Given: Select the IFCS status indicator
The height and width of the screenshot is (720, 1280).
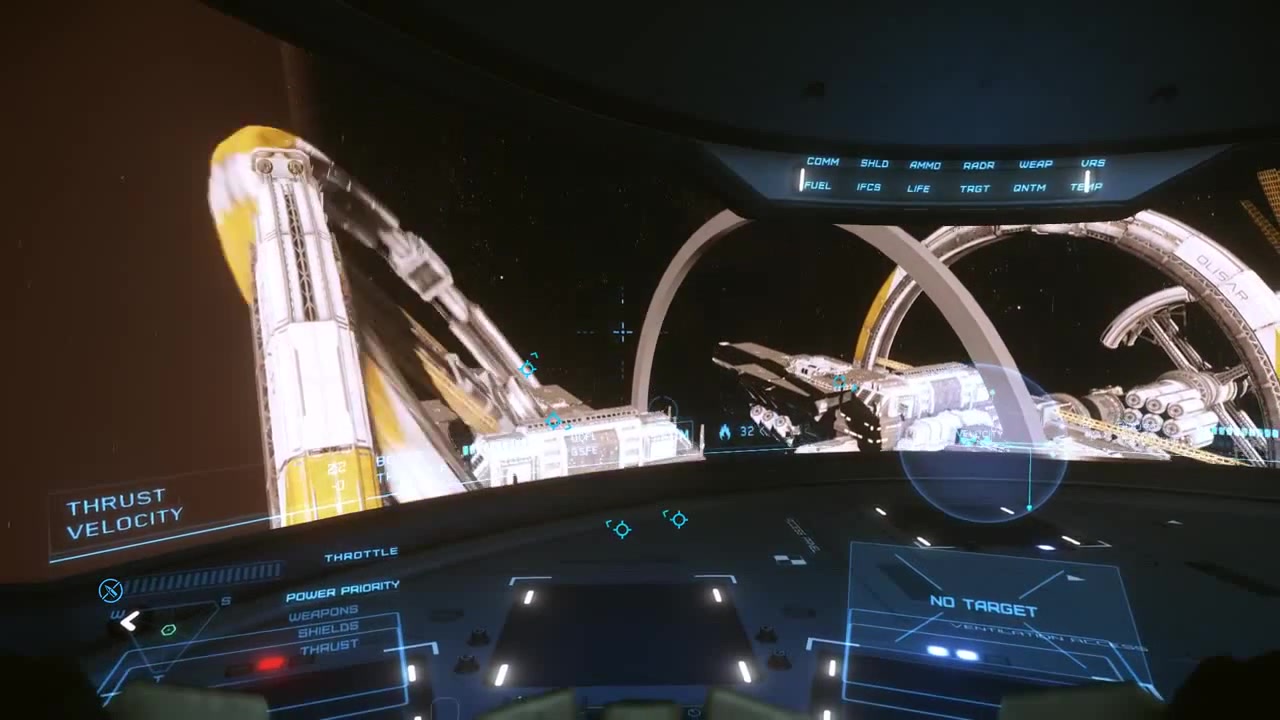Looking at the screenshot, I should pos(869,187).
